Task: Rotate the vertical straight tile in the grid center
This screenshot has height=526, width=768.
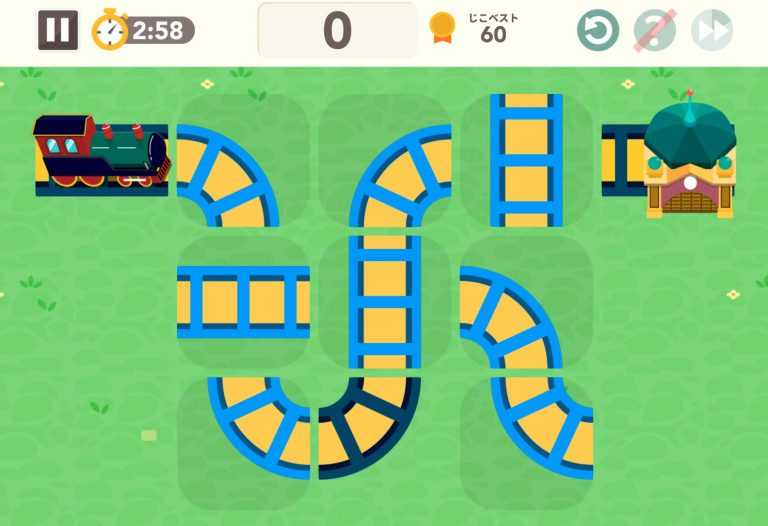Action: click(384, 302)
